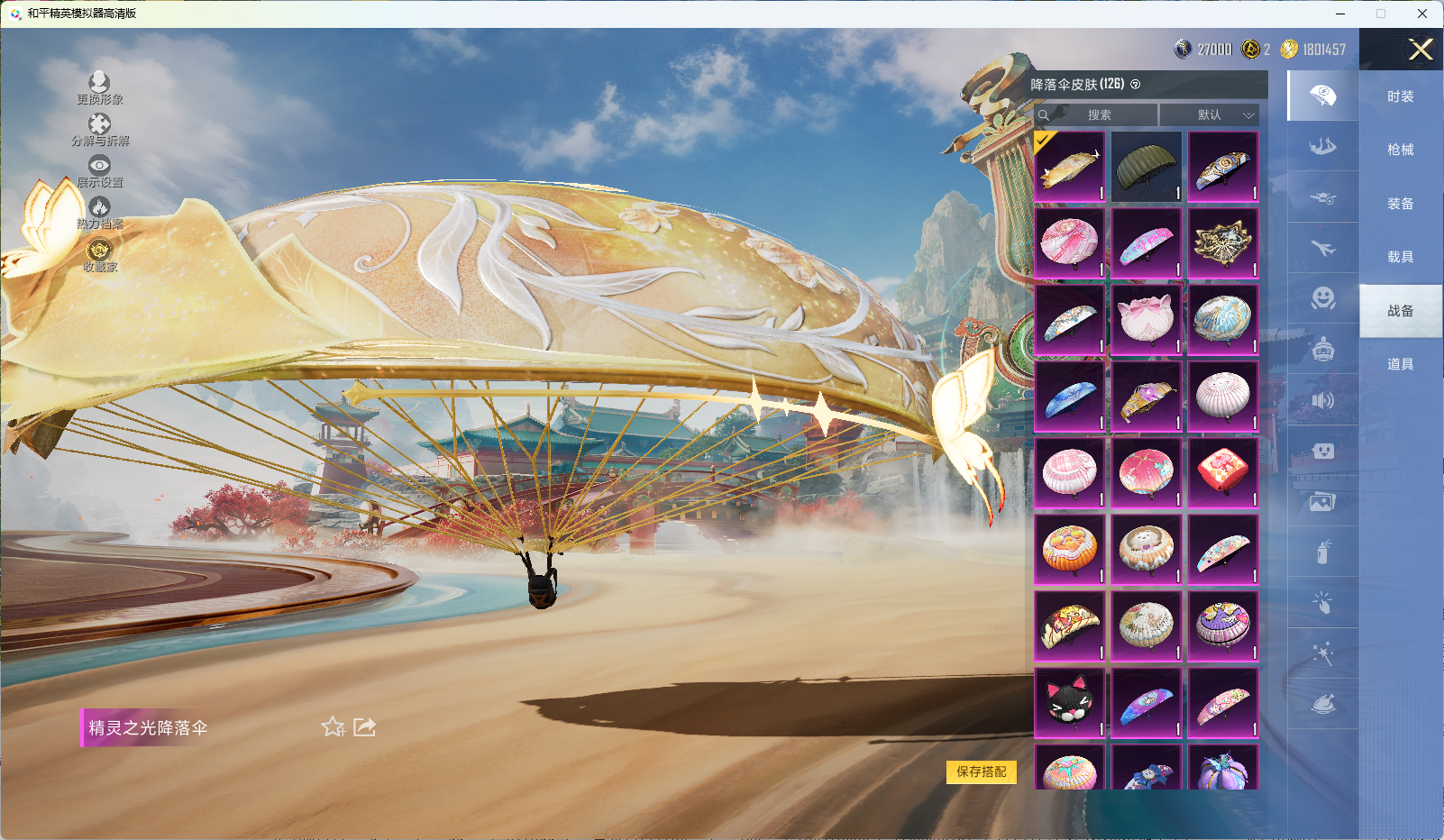Choose the black cat face parachute
Image resolution: width=1444 pixels, height=840 pixels.
coord(1070,703)
